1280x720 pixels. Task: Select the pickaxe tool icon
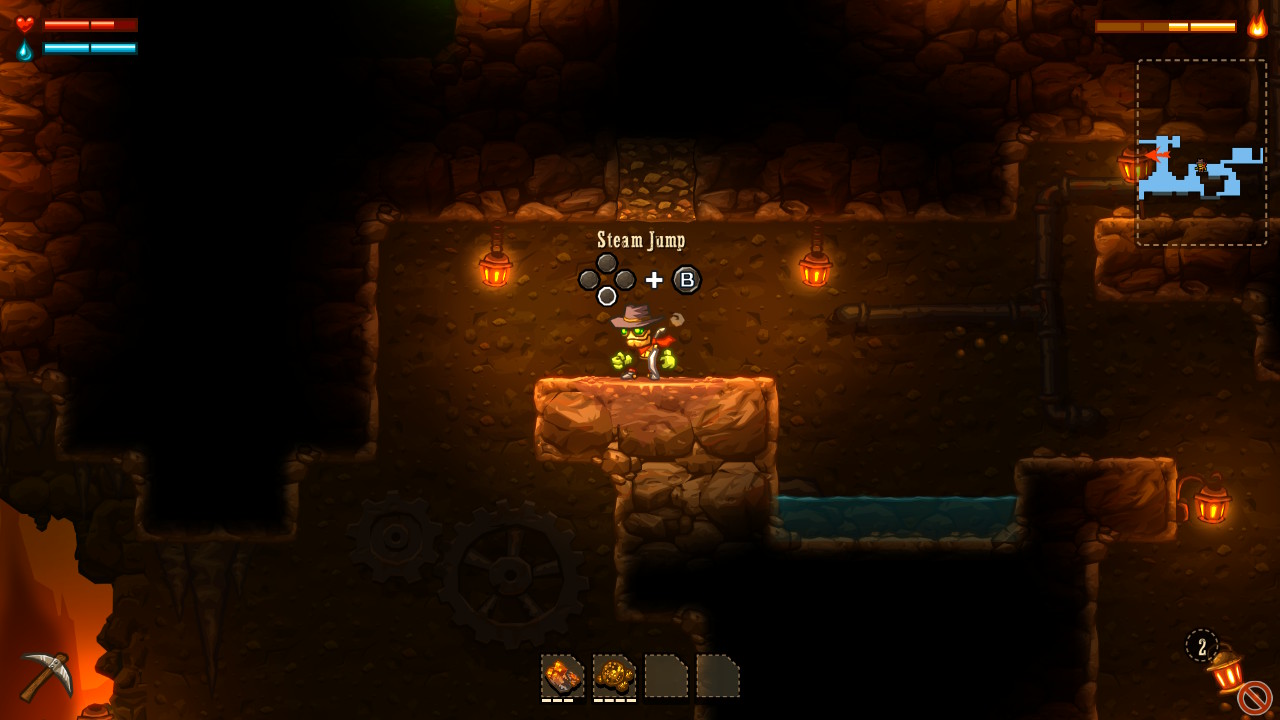pyautogui.click(x=46, y=674)
